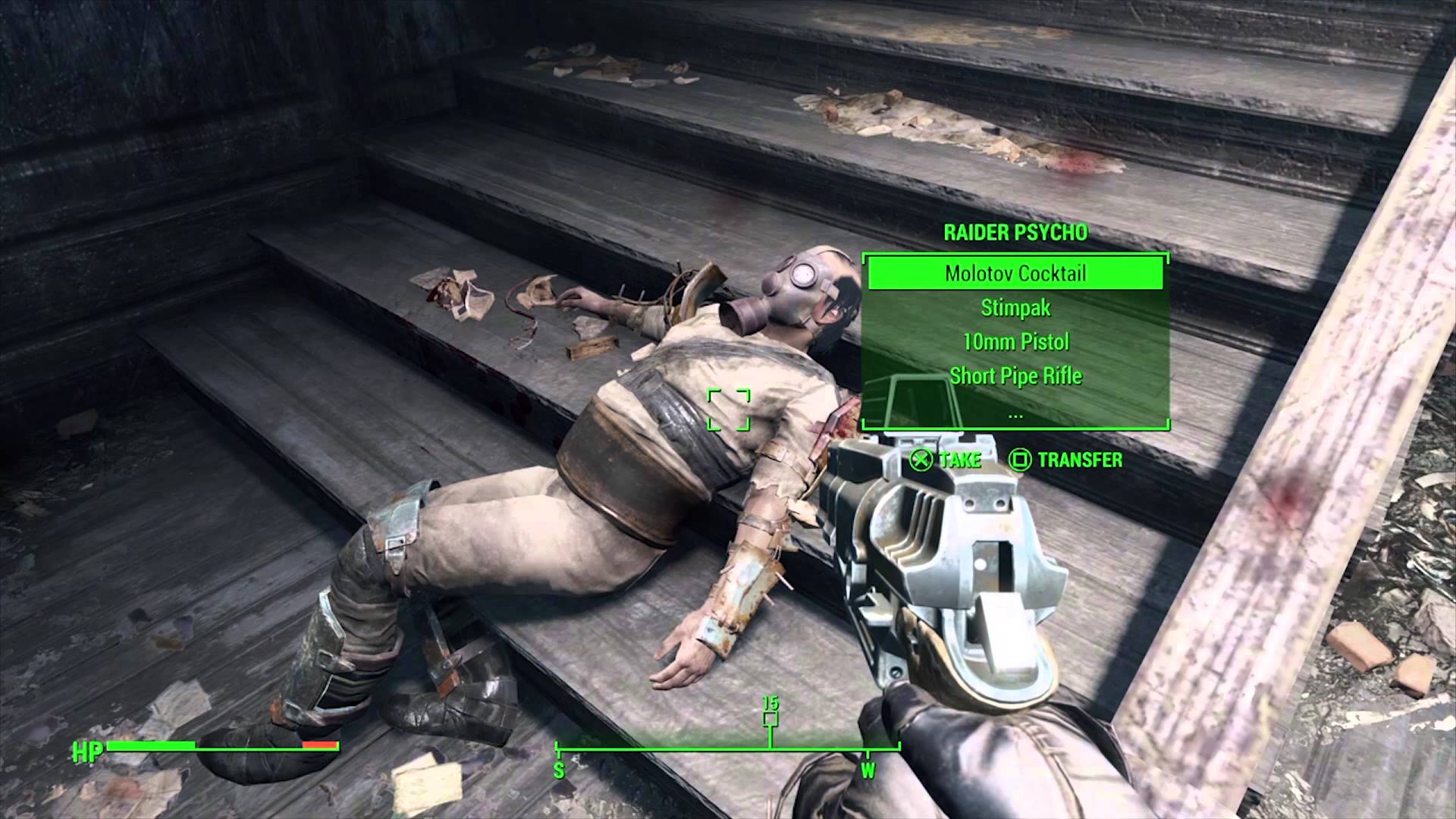Click the circle transfer icon
The width and height of the screenshot is (1456, 819).
(x=1020, y=460)
